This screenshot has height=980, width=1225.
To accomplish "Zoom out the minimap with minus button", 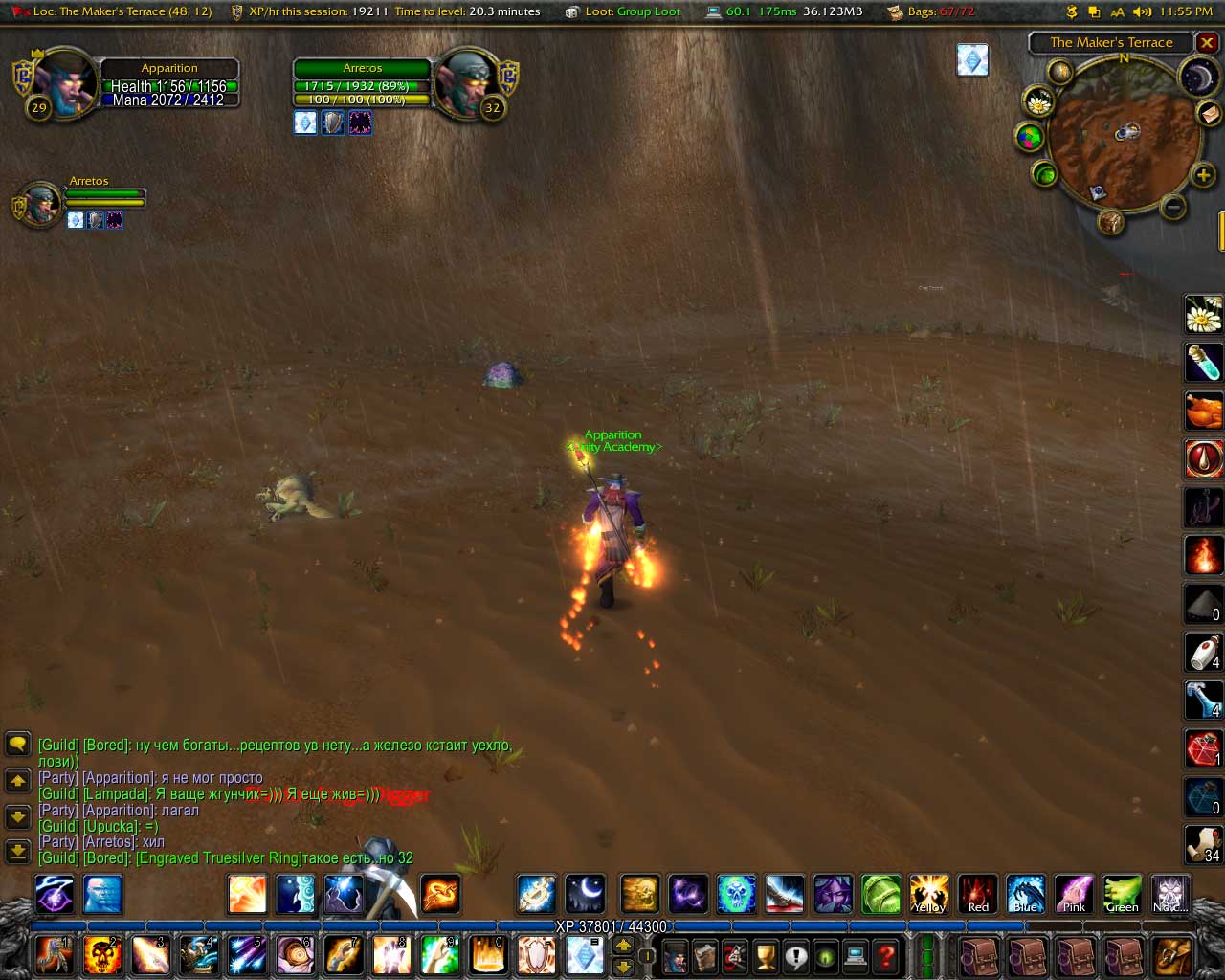I will [1173, 207].
